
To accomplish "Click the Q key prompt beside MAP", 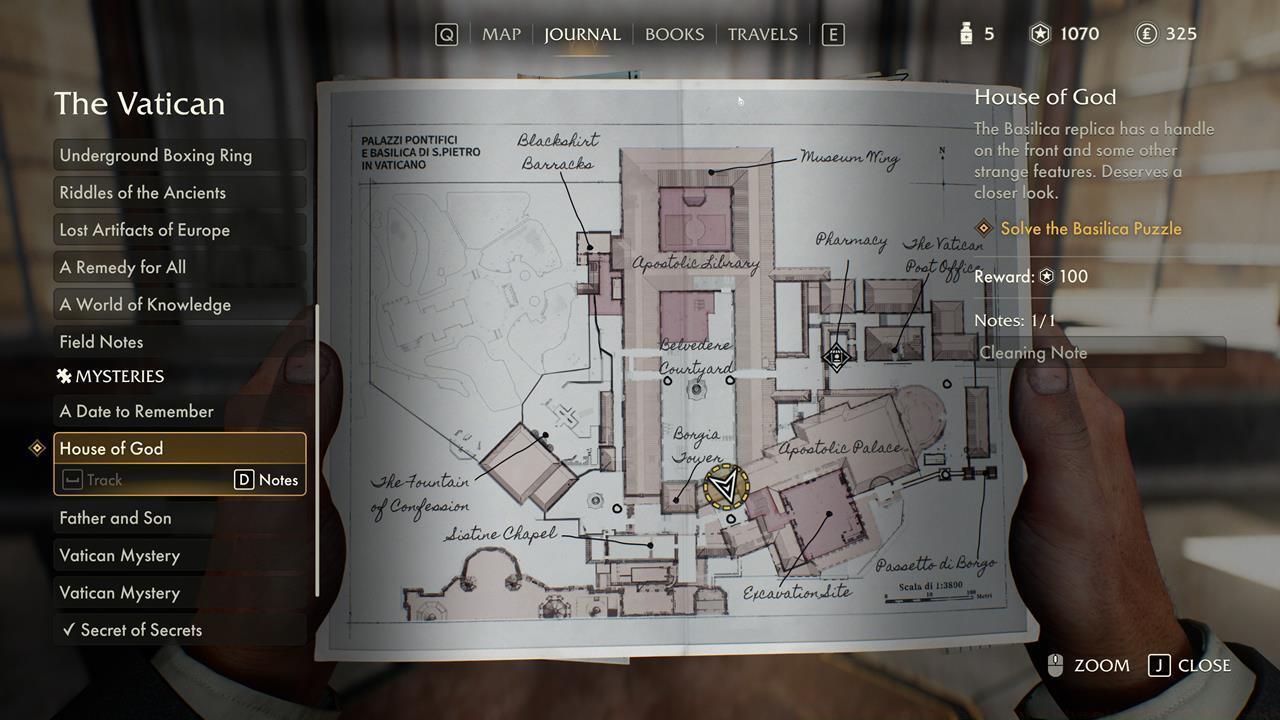I will (x=446, y=33).
